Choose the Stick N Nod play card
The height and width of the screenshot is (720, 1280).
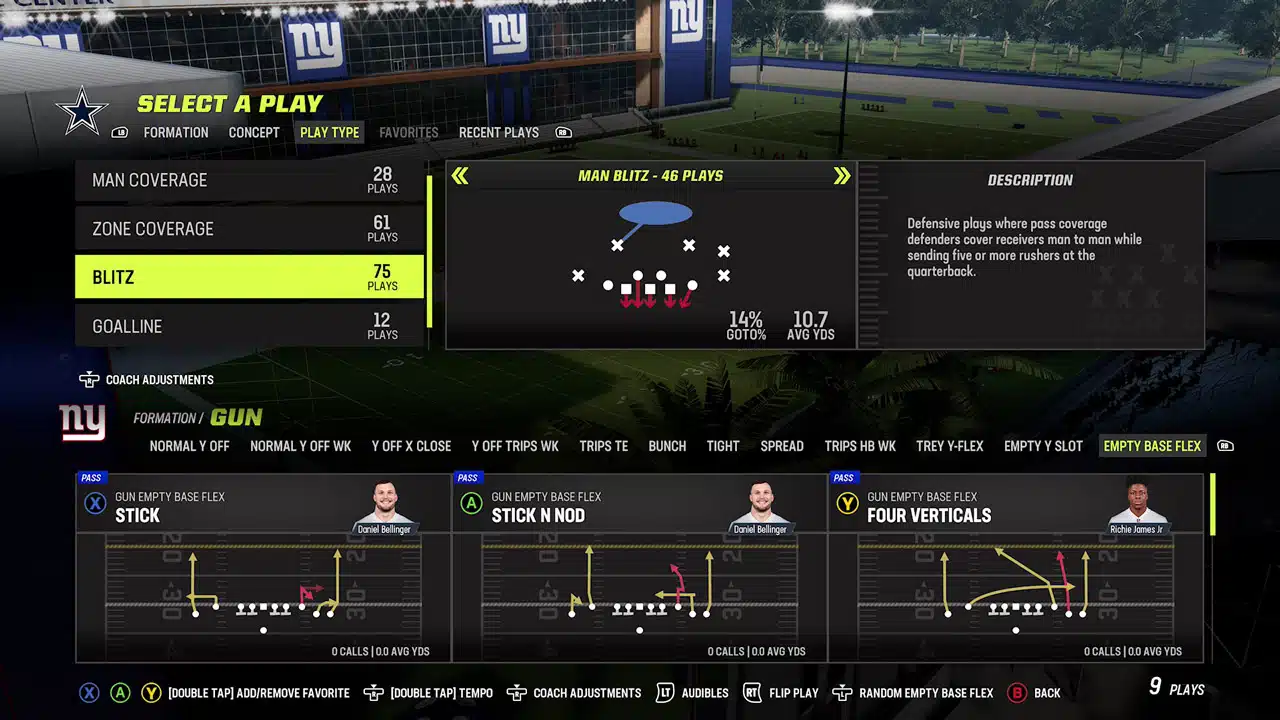tap(640, 567)
